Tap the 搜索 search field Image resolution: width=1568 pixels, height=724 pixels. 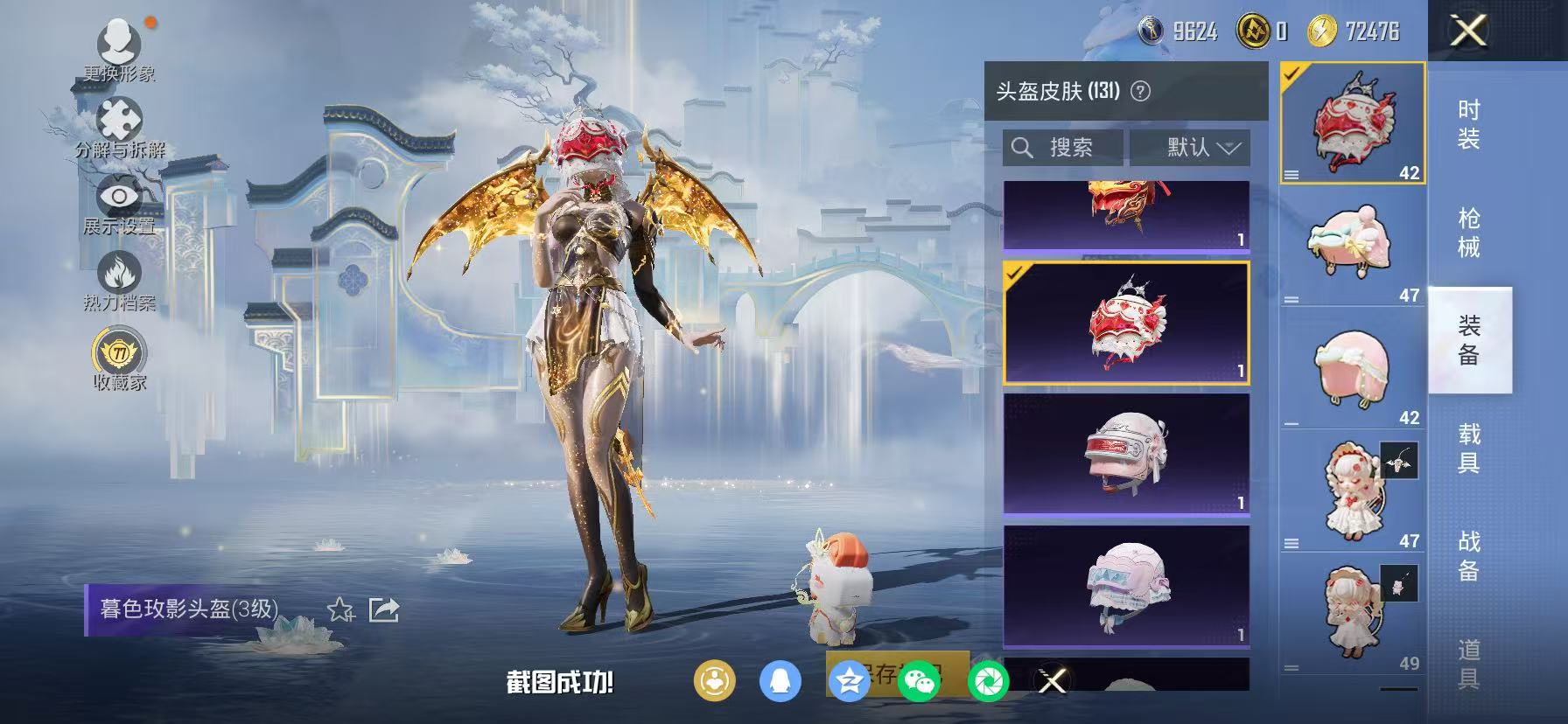pyautogui.click(x=1061, y=147)
